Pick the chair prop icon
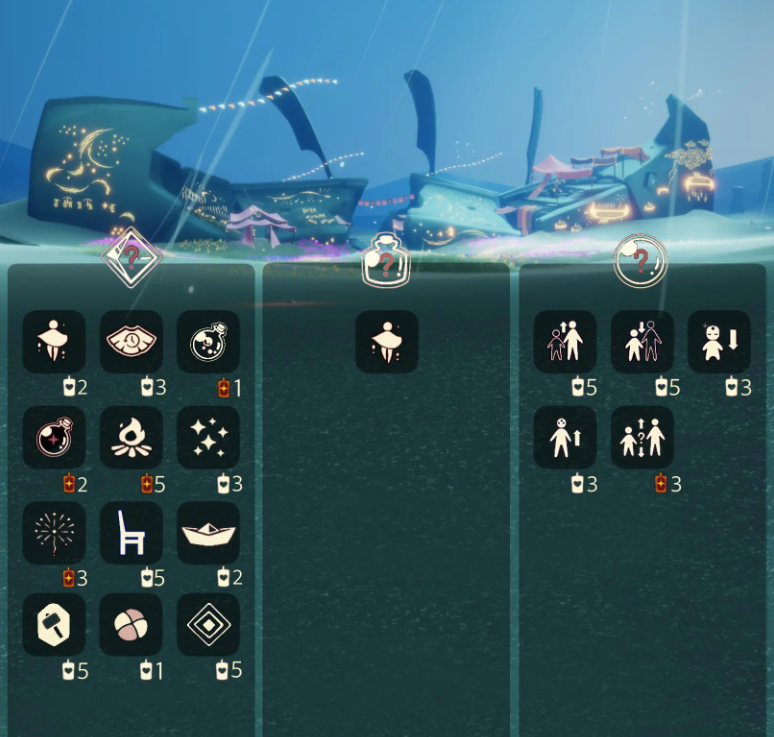This screenshot has width=774, height=737. pyautogui.click(x=131, y=532)
